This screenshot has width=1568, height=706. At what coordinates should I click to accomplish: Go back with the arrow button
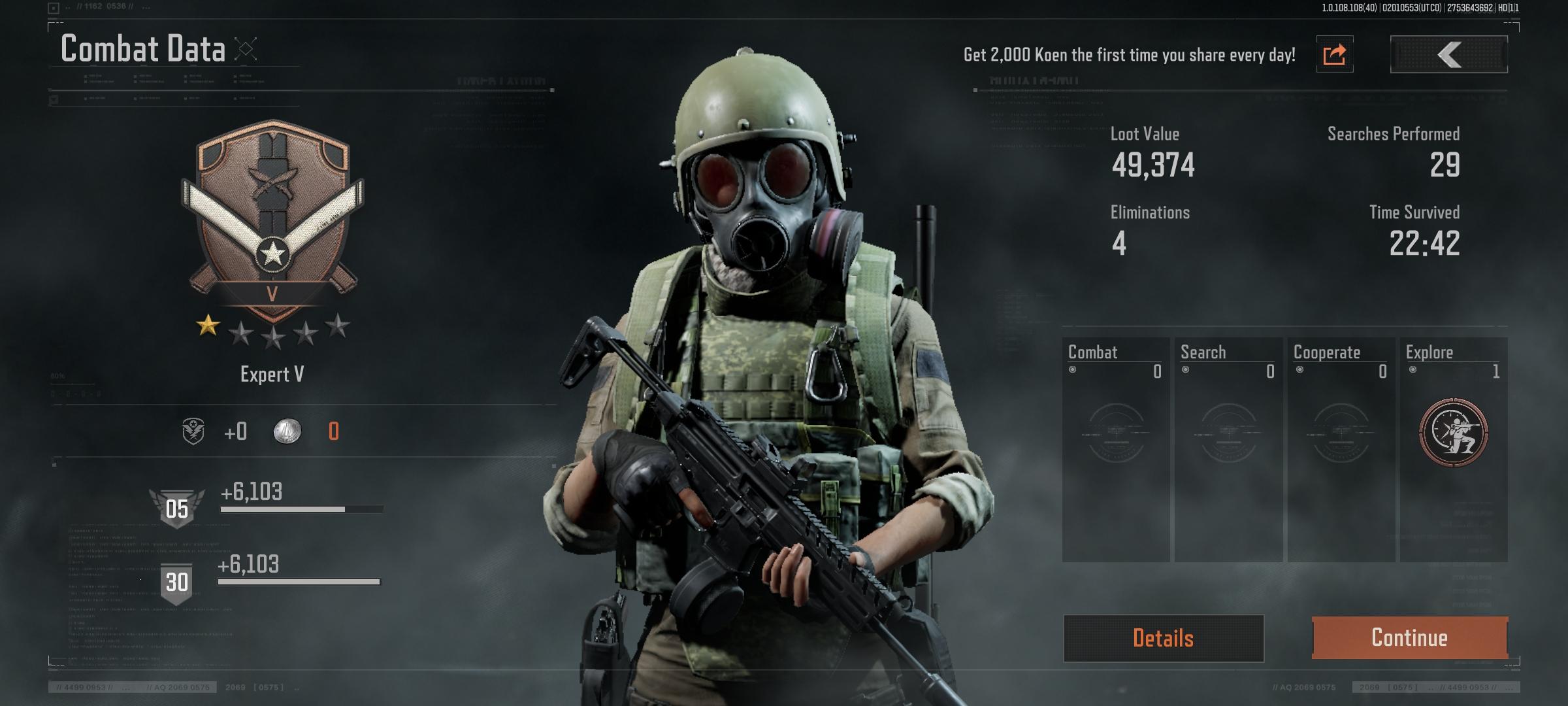(x=1448, y=54)
